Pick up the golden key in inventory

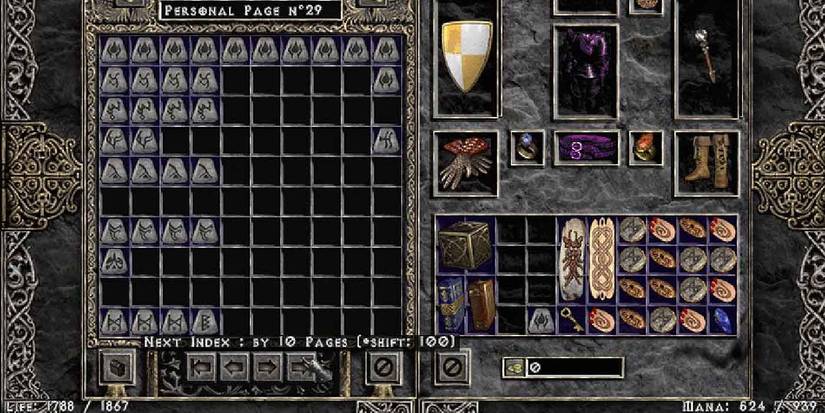point(571,320)
